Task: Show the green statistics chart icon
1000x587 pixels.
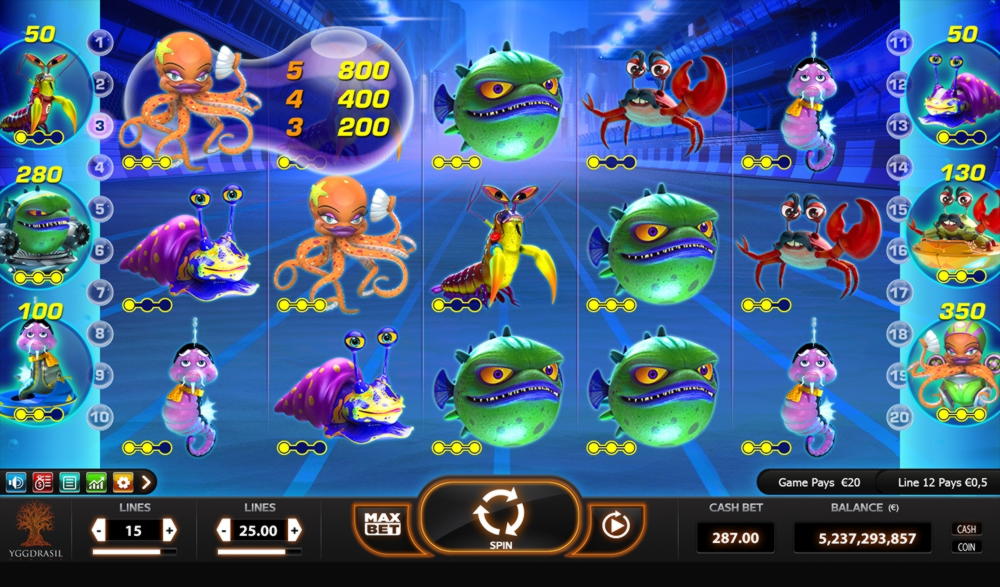Action: 96,482
